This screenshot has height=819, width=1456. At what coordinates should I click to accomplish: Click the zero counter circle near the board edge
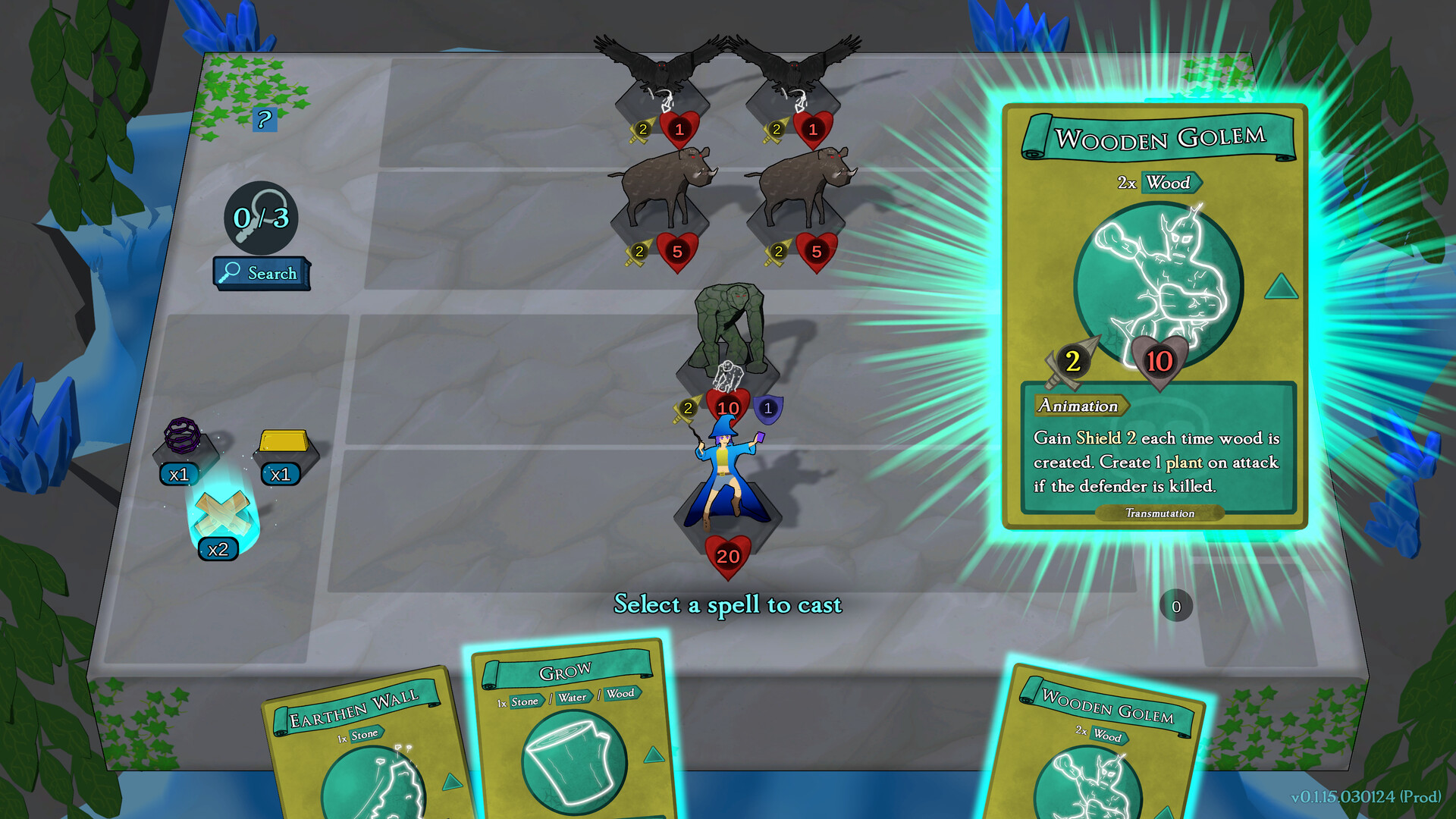[1176, 606]
